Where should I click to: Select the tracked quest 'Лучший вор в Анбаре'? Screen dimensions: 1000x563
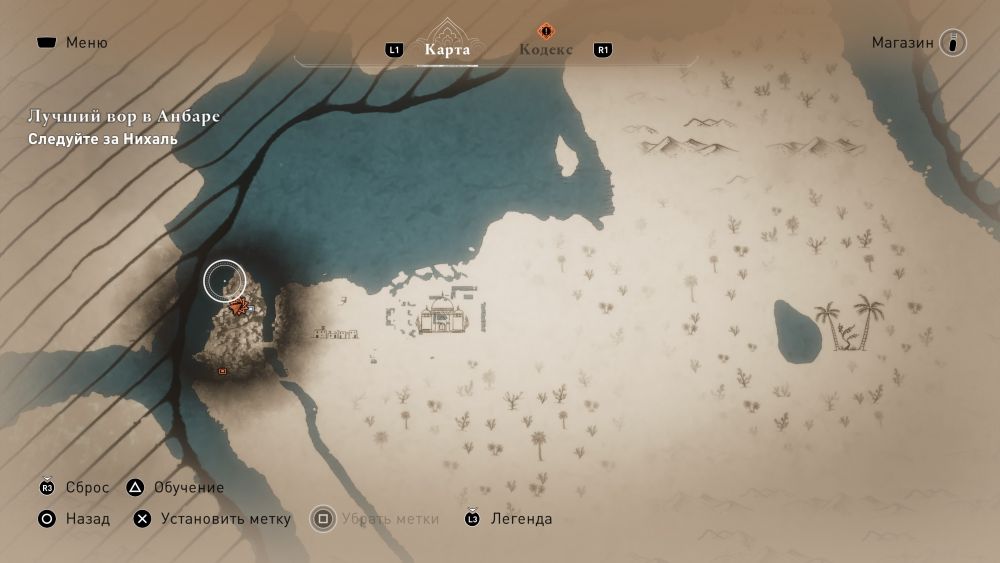pyautogui.click(x=124, y=117)
